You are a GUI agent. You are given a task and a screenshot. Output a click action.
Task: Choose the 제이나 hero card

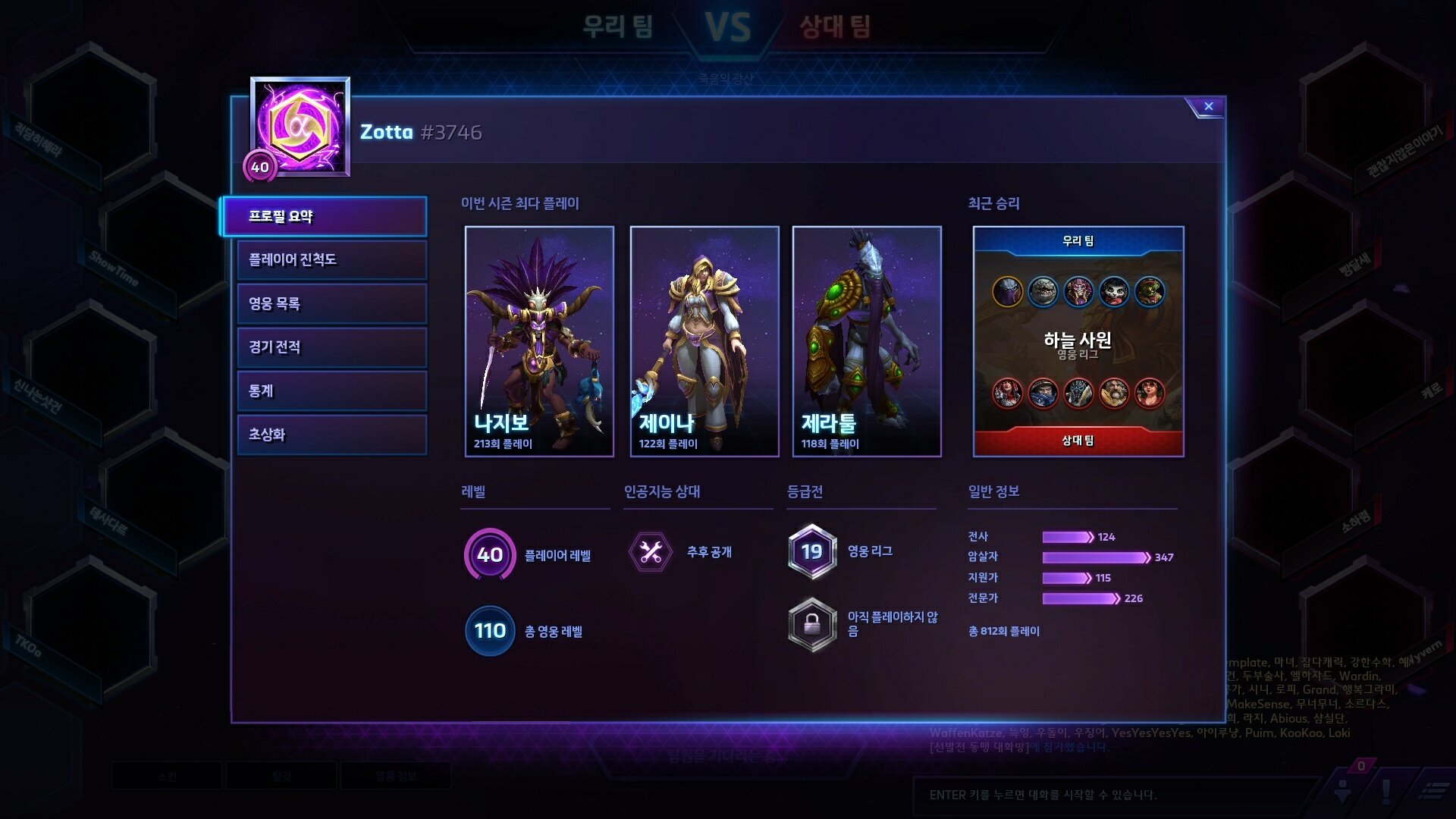pos(704,341)
